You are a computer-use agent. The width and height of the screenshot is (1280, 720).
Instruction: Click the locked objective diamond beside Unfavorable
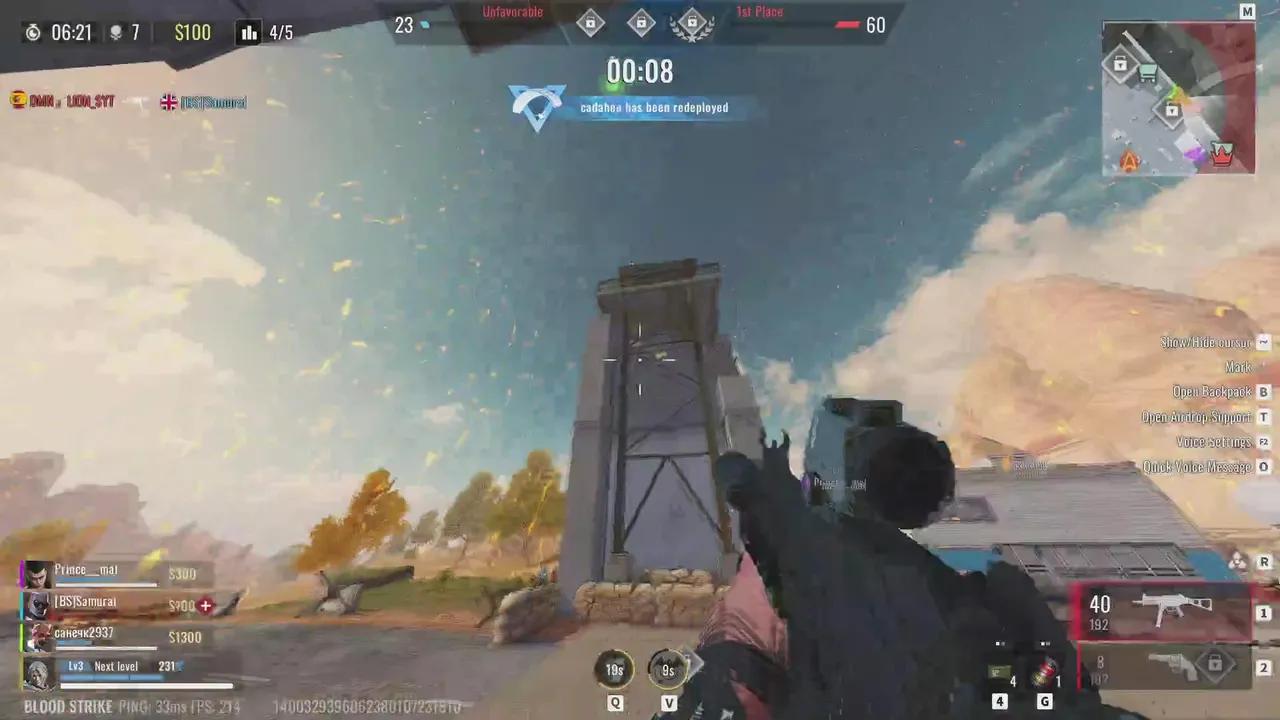(x=590, y=22)
